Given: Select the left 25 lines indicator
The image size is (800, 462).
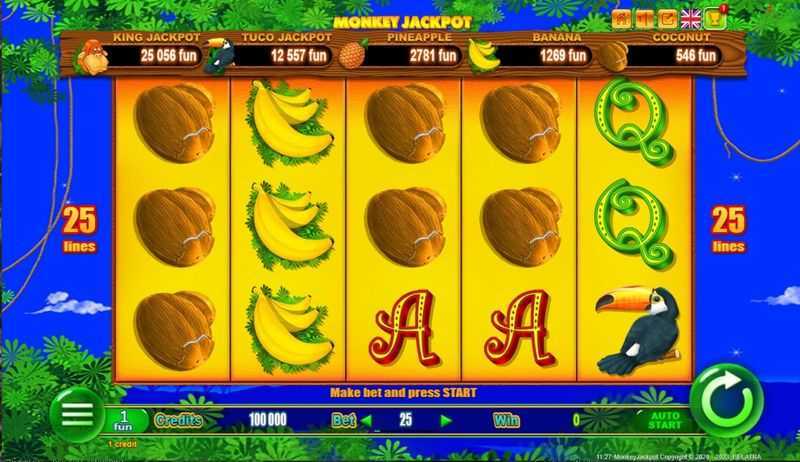Looking at the screenshot, I should tap(79, 229).
